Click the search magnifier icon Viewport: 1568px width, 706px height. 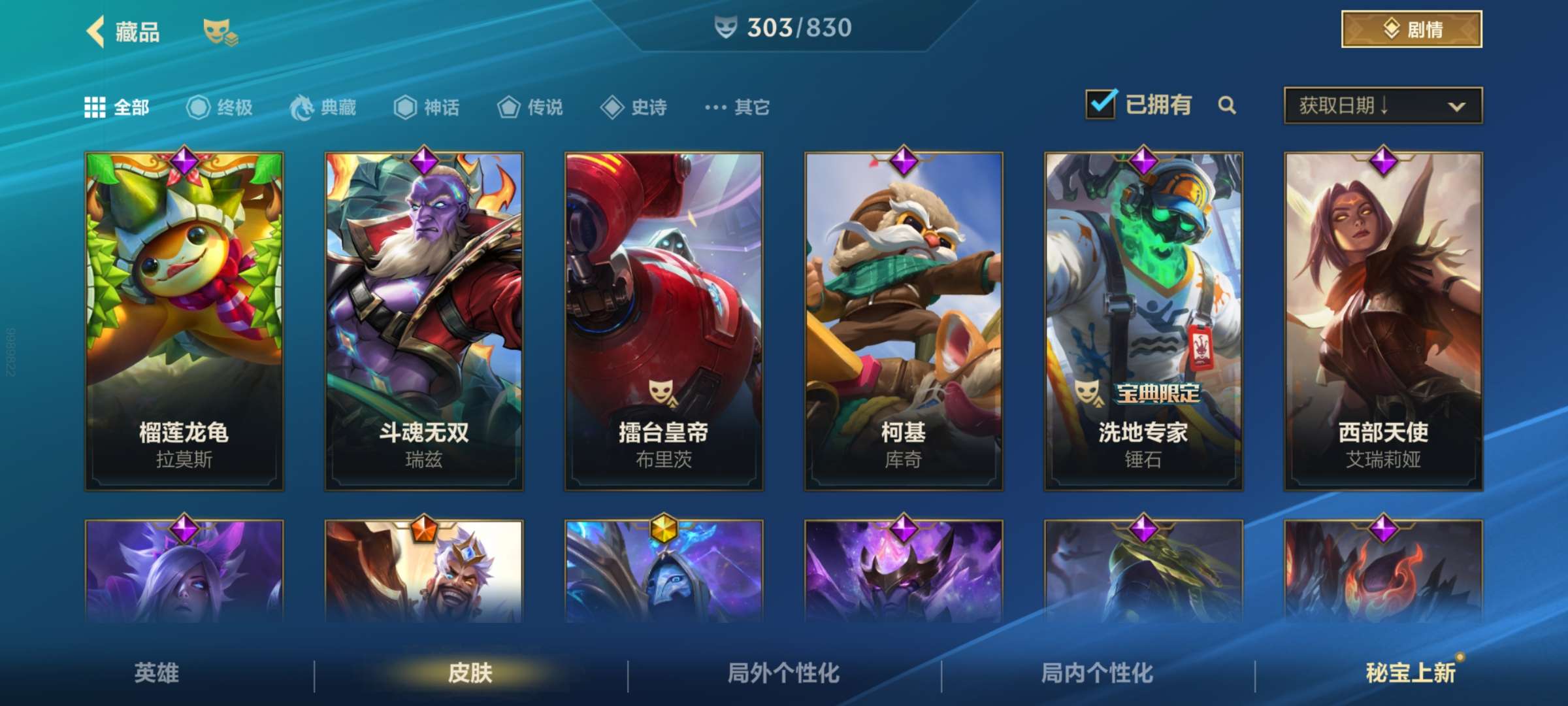tap(1227, 106)
